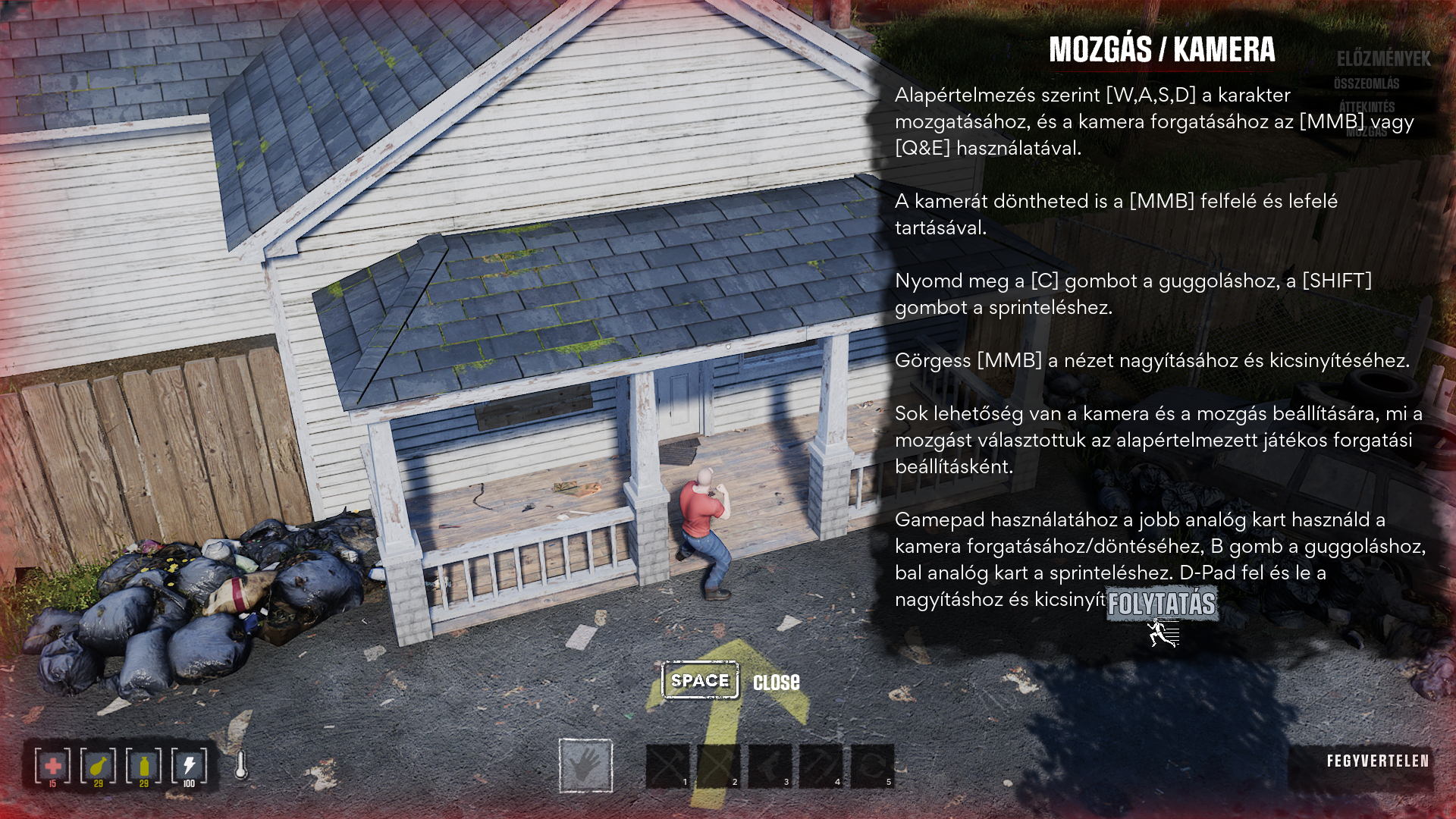1456x819 pixels.
Task: Continue with the FOLYTATÁS button
Action: click(1162, 604)
